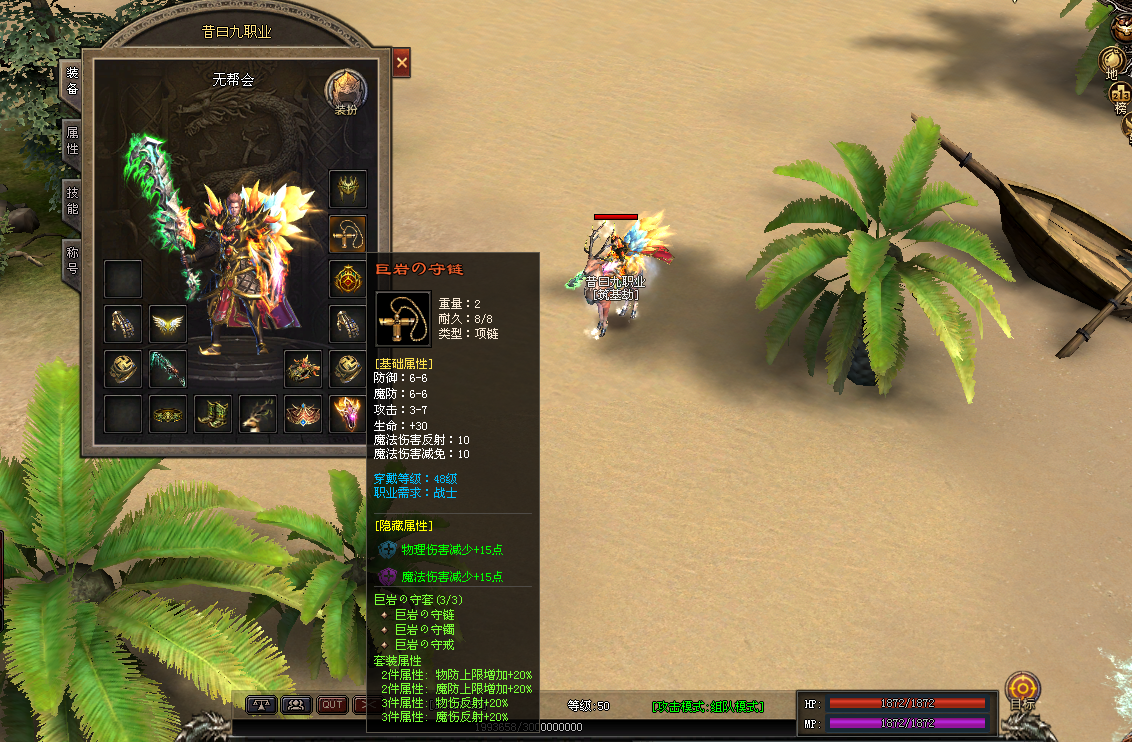The image size is (1132, 742).
Task: Choose the golden wings equipment slot
Action: point(168,324)
